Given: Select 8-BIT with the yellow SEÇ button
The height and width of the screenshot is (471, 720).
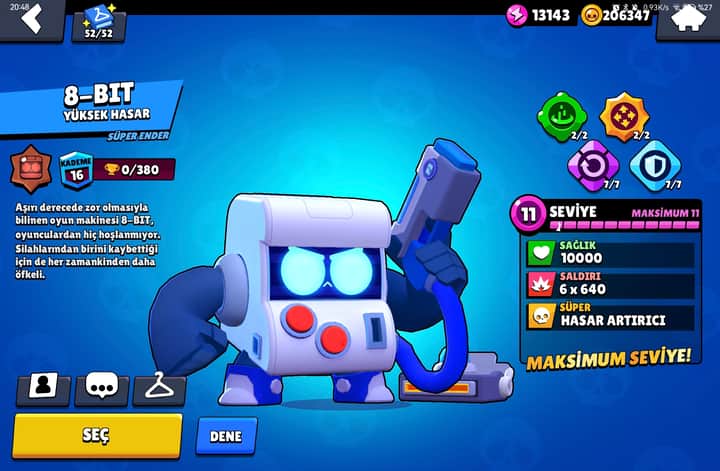Looking at the screenshot, I should [x=97, y=435].
